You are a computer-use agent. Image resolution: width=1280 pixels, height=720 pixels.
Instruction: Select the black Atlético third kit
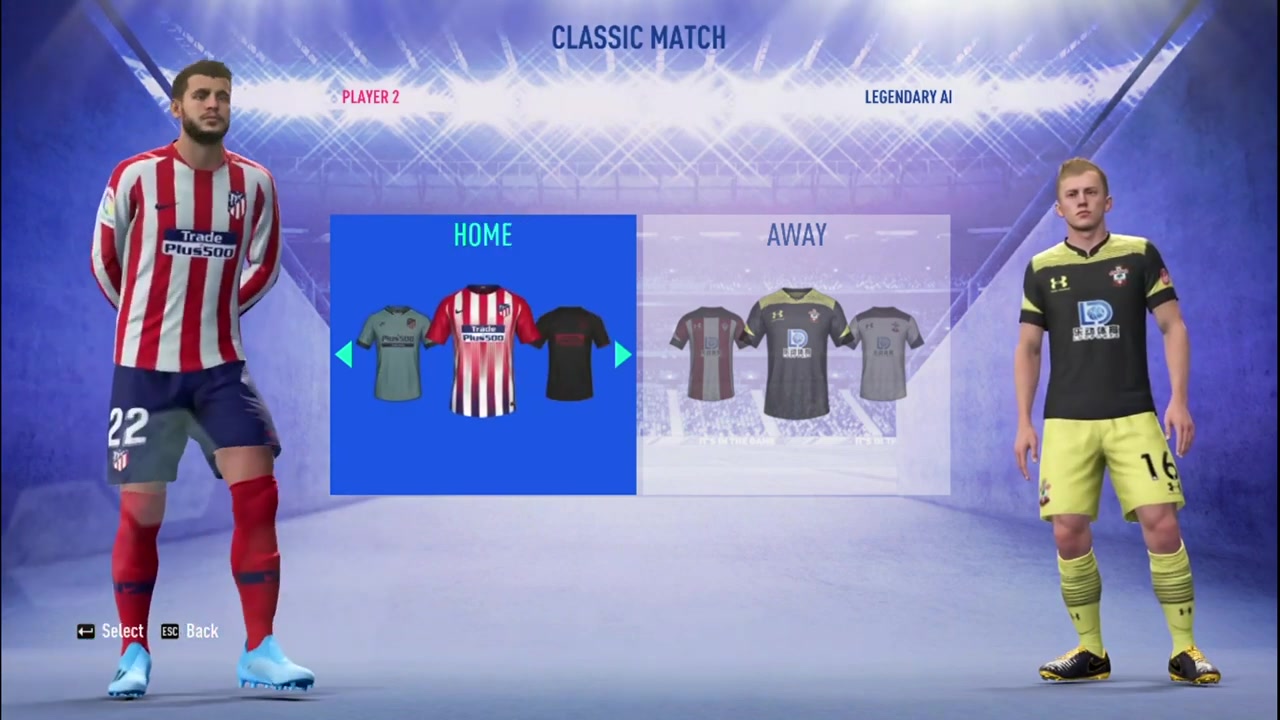(570, 350)
